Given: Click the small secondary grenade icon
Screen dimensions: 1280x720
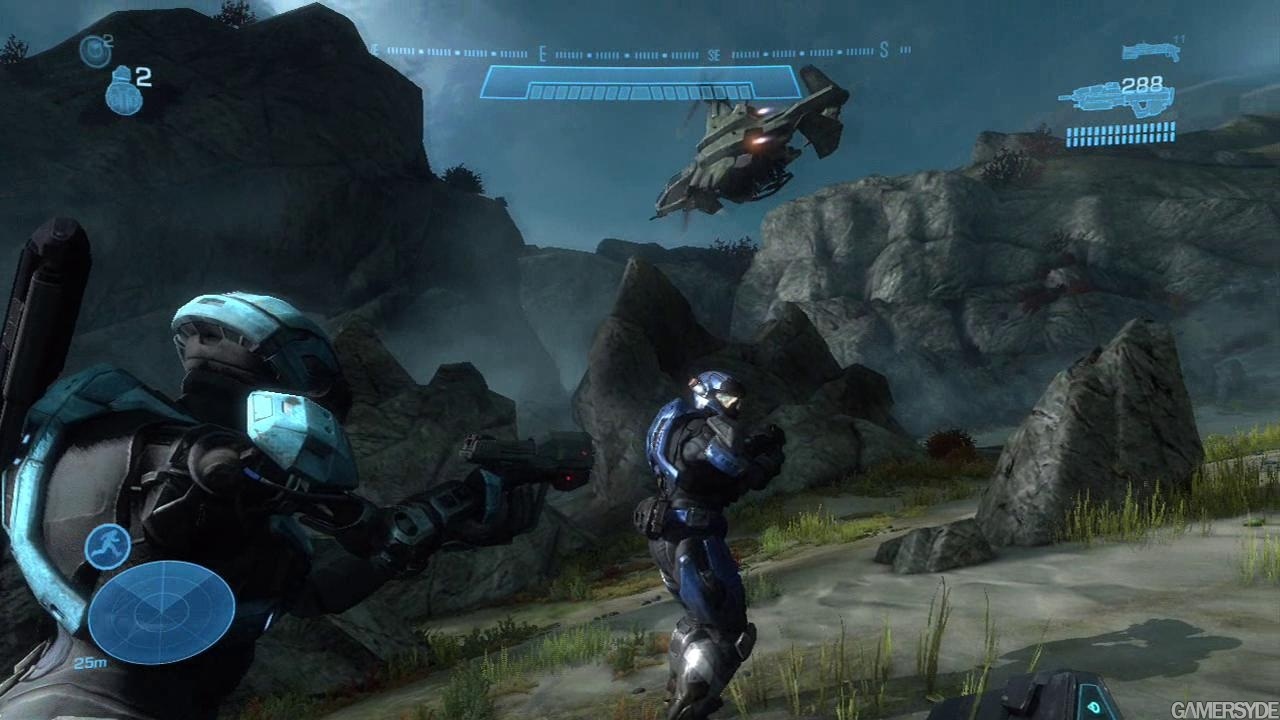Looking at the screenshot, I should coord(94,49).
